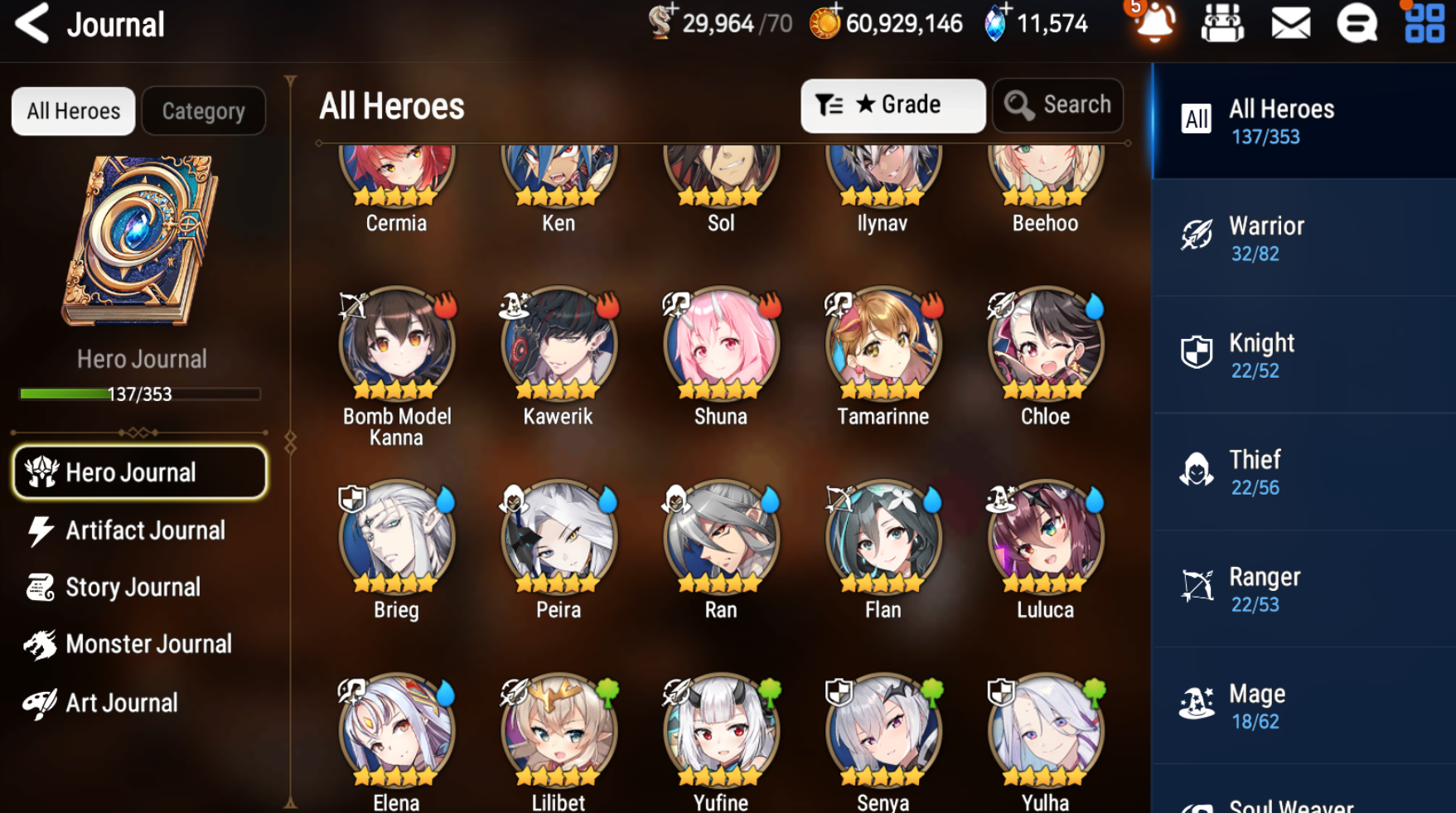This screenshot has width=1456, height=813.
Task: Go back from the Journal screen
Action: pyautogui.click(x=33, y=23)
